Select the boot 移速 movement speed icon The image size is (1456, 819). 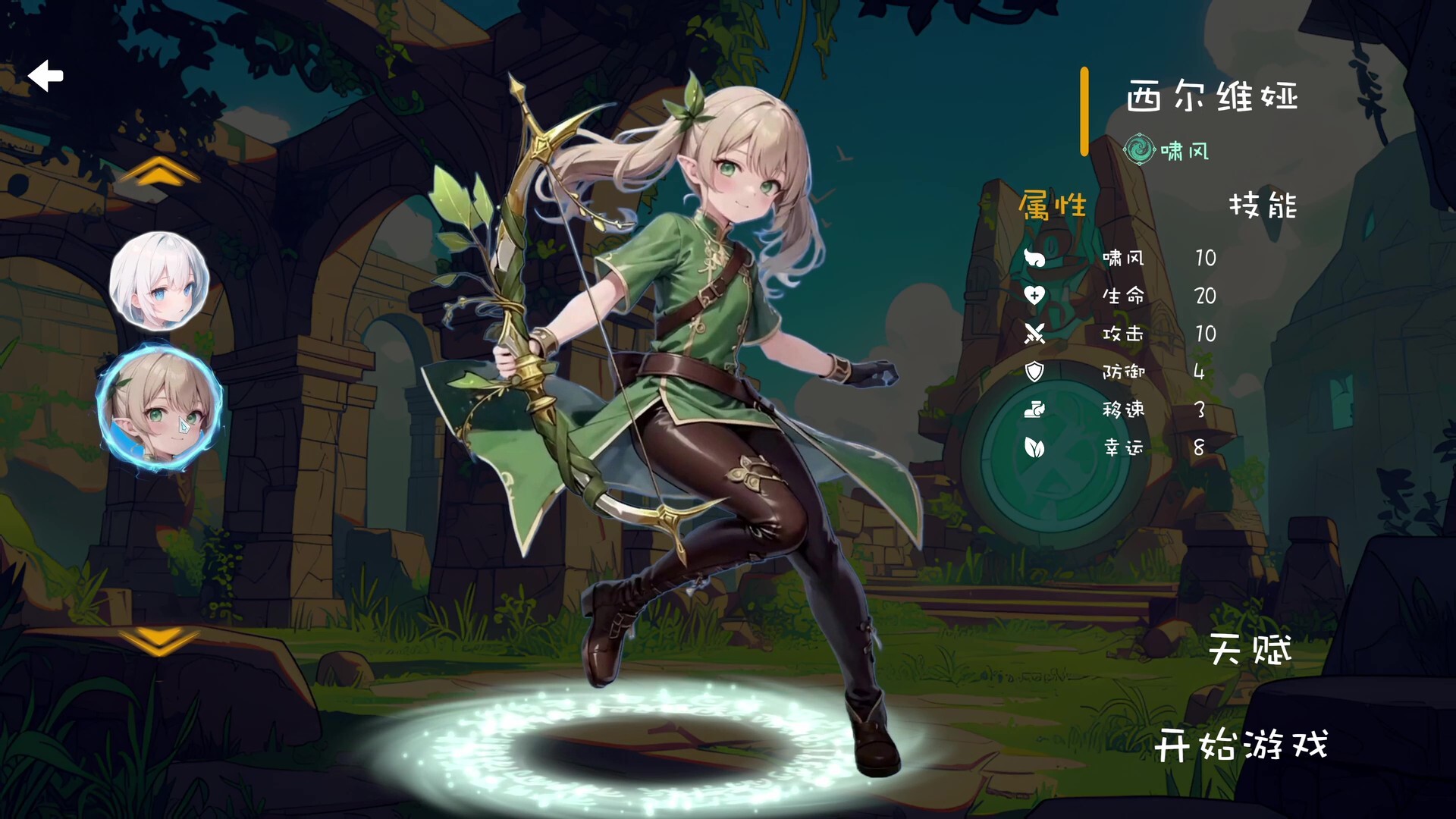tap(1036, 410)
